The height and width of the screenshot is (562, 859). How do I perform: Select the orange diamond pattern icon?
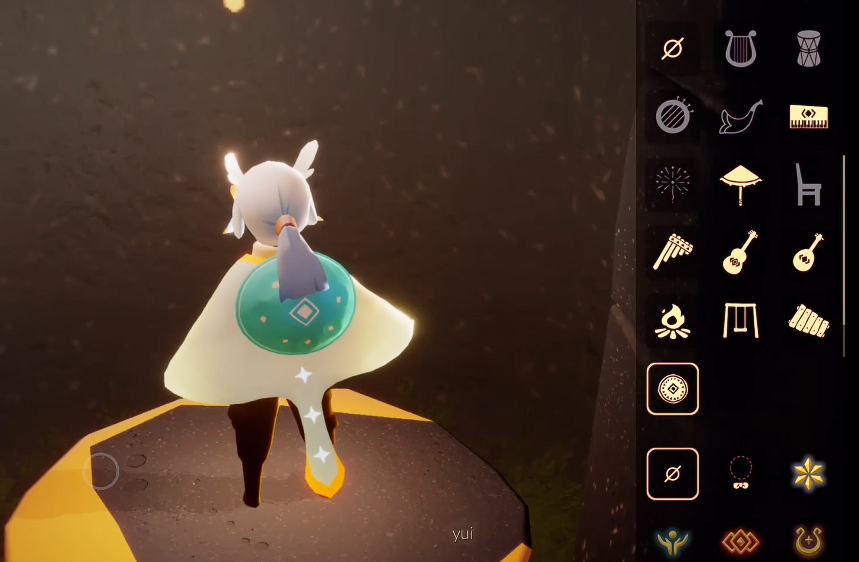pyautogui.click(x=740, y=542)
